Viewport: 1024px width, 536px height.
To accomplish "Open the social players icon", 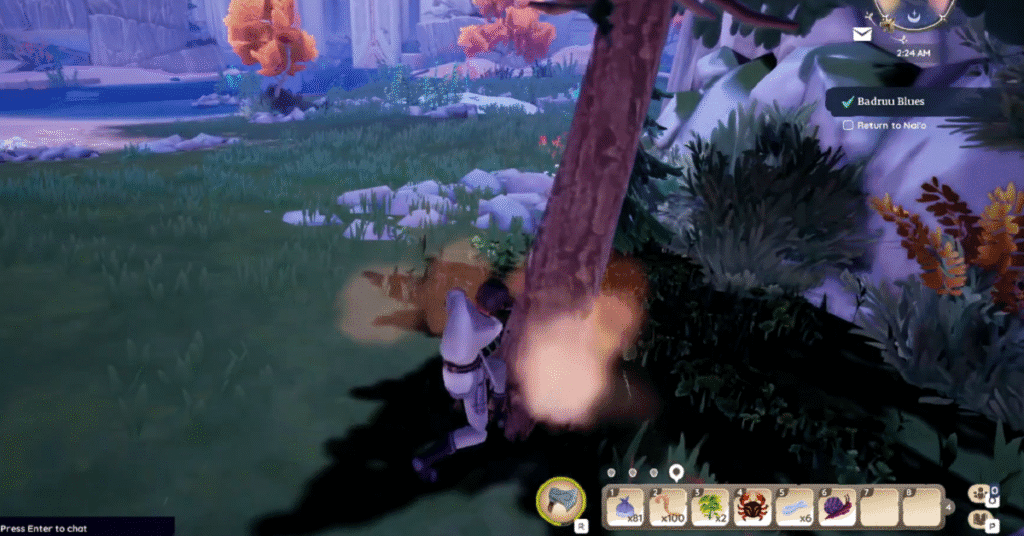I will 978,493.
